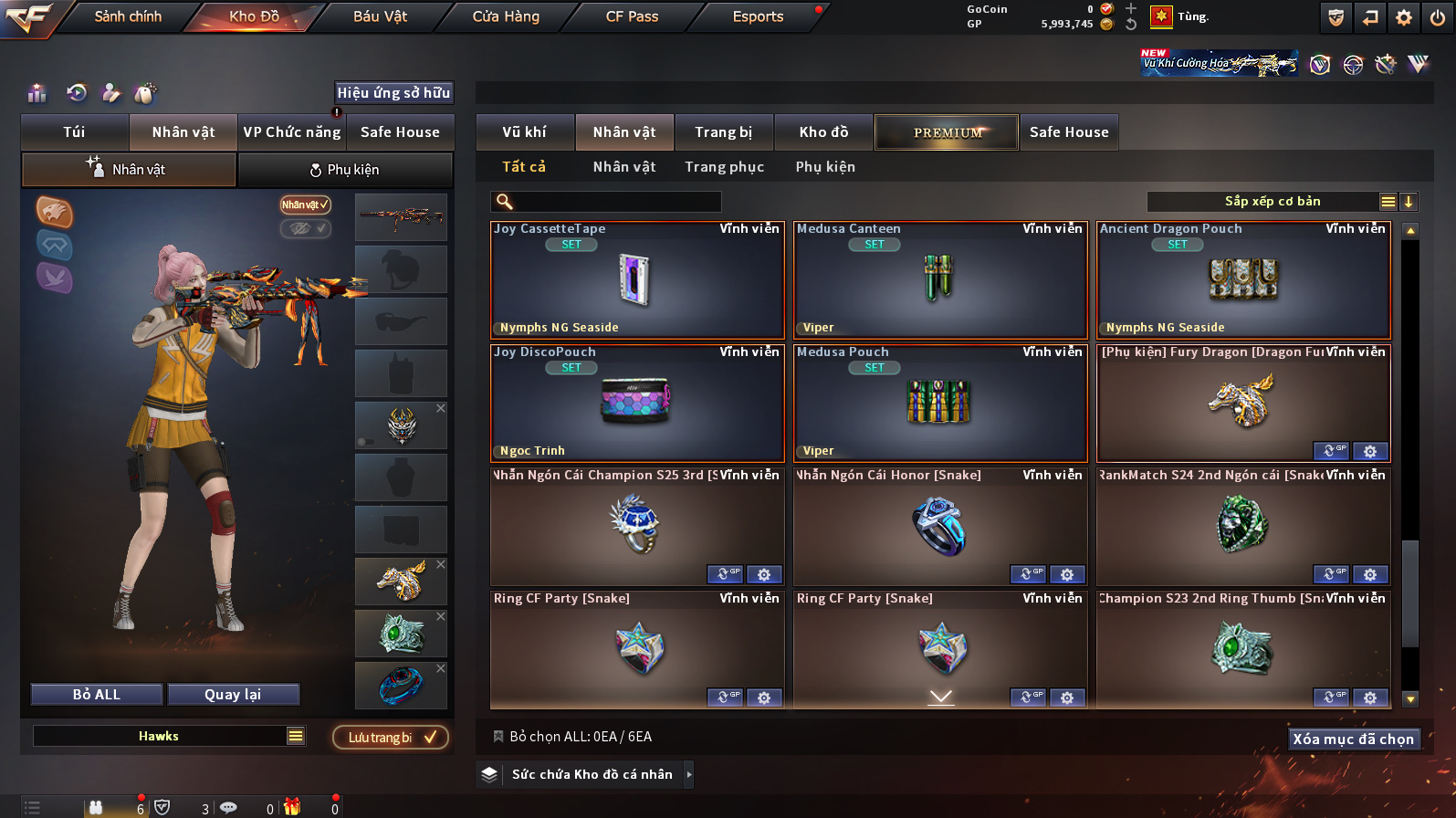
Task: Delete selected items with Xóa mục đã chọn
Action: click(x=1353, y=739)
